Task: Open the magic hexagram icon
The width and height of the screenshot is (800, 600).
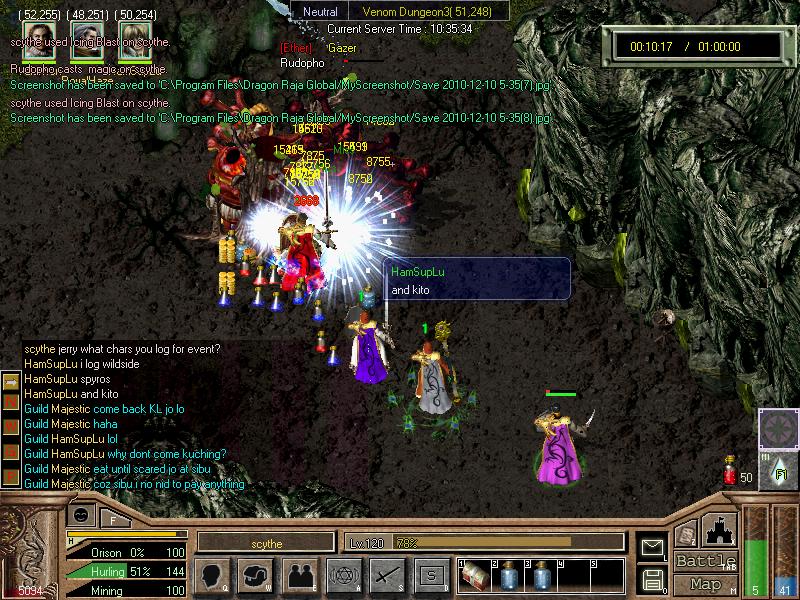Action: coord(343,575)
